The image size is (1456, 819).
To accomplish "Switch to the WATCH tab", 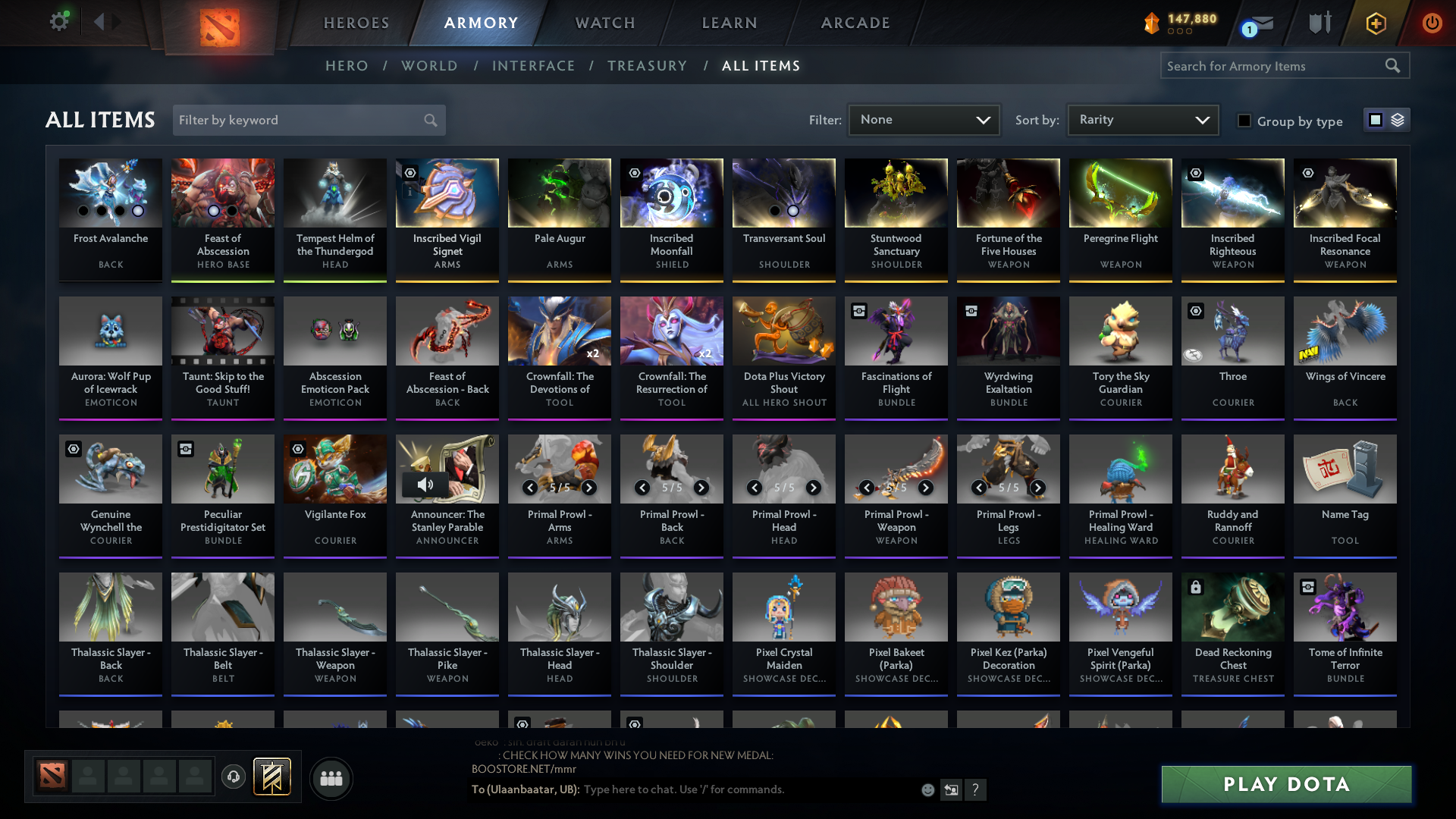I will point(604,23).
